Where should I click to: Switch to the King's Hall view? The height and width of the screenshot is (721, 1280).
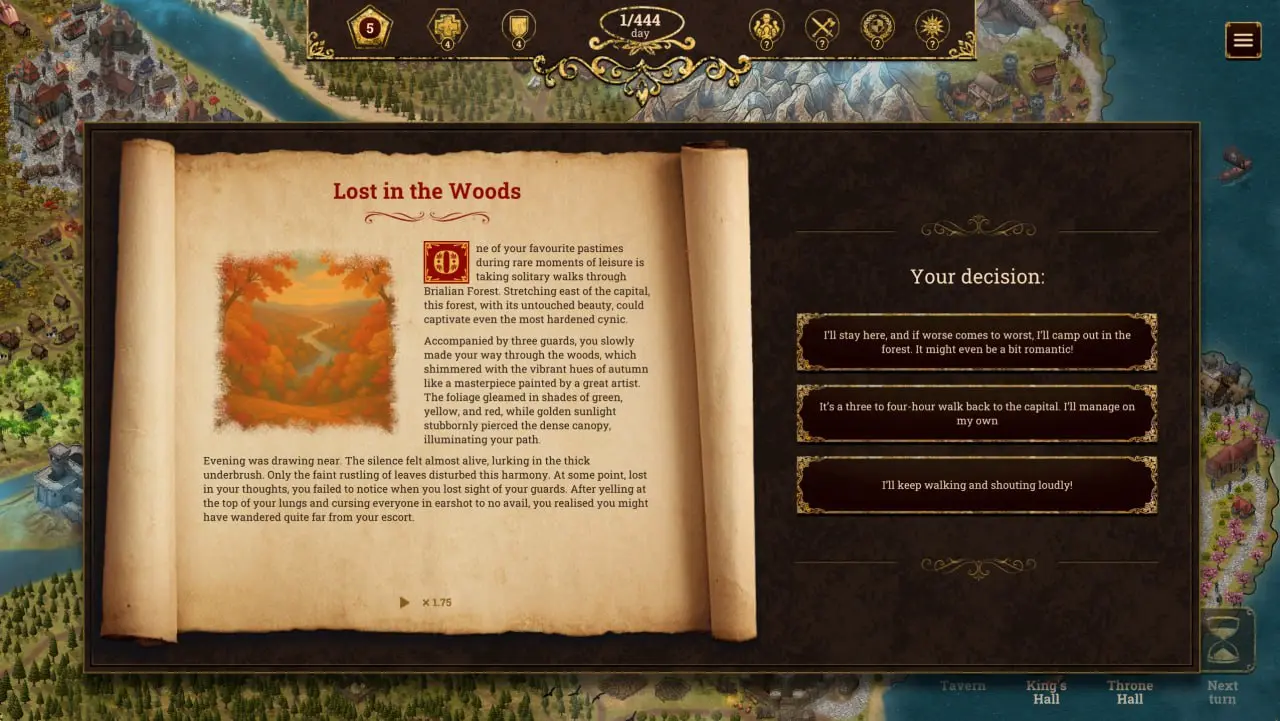tap(1046, 692)
